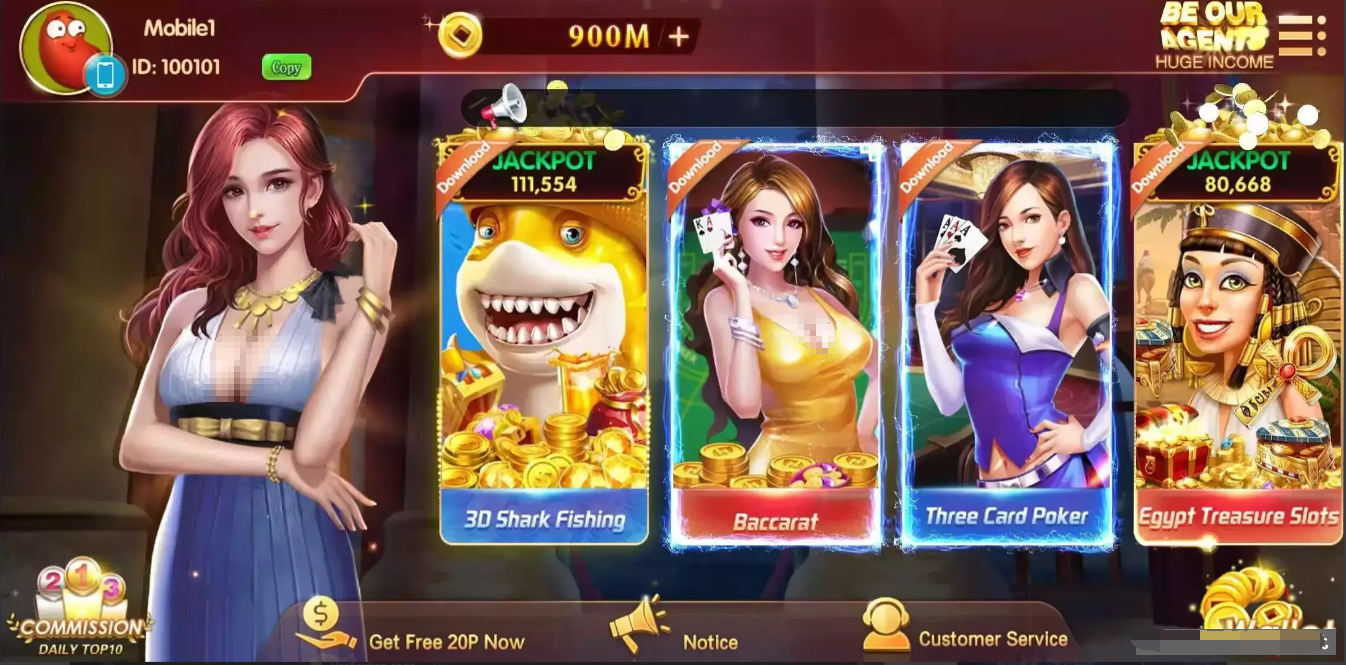1346x665 pixels.
Task: Open the hamburger menu
Action: [x=1302, y=36]
